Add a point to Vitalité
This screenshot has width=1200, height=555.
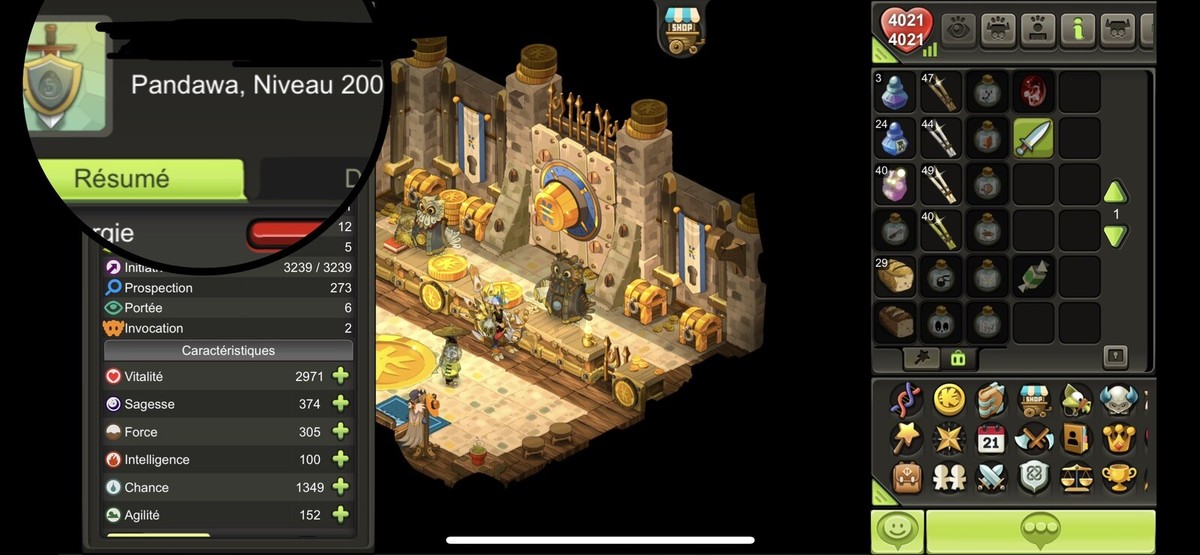[x=340, y=377]
